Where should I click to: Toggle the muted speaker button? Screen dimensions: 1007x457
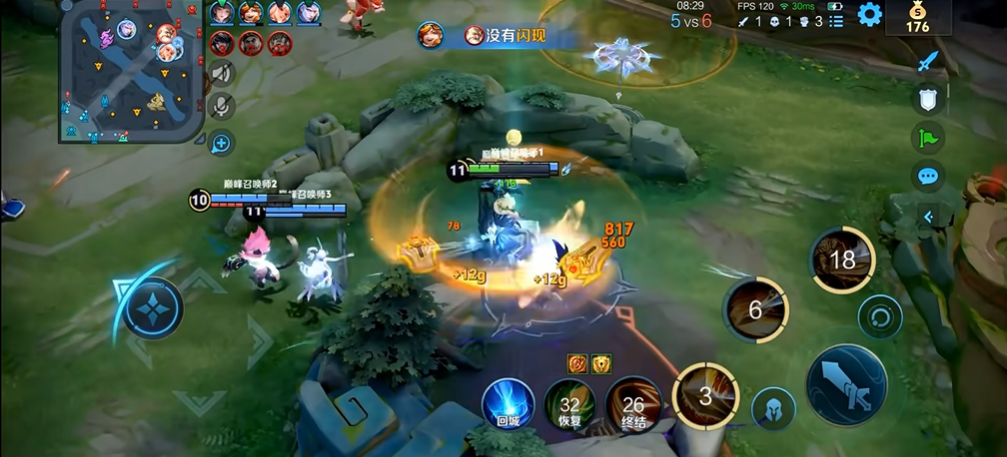pos(221,73)
